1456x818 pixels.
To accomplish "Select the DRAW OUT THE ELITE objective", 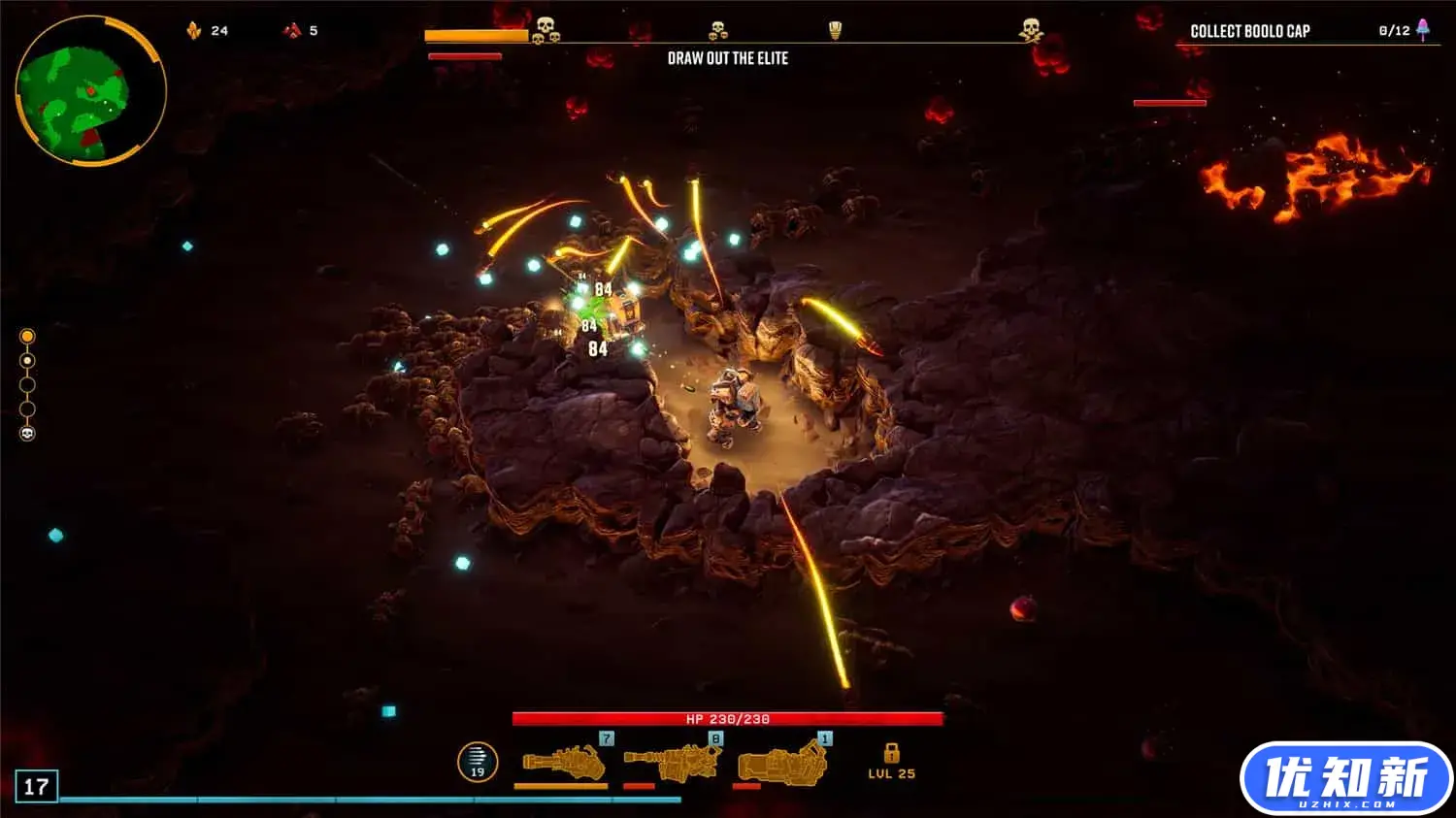I will (x=729, y=58).
